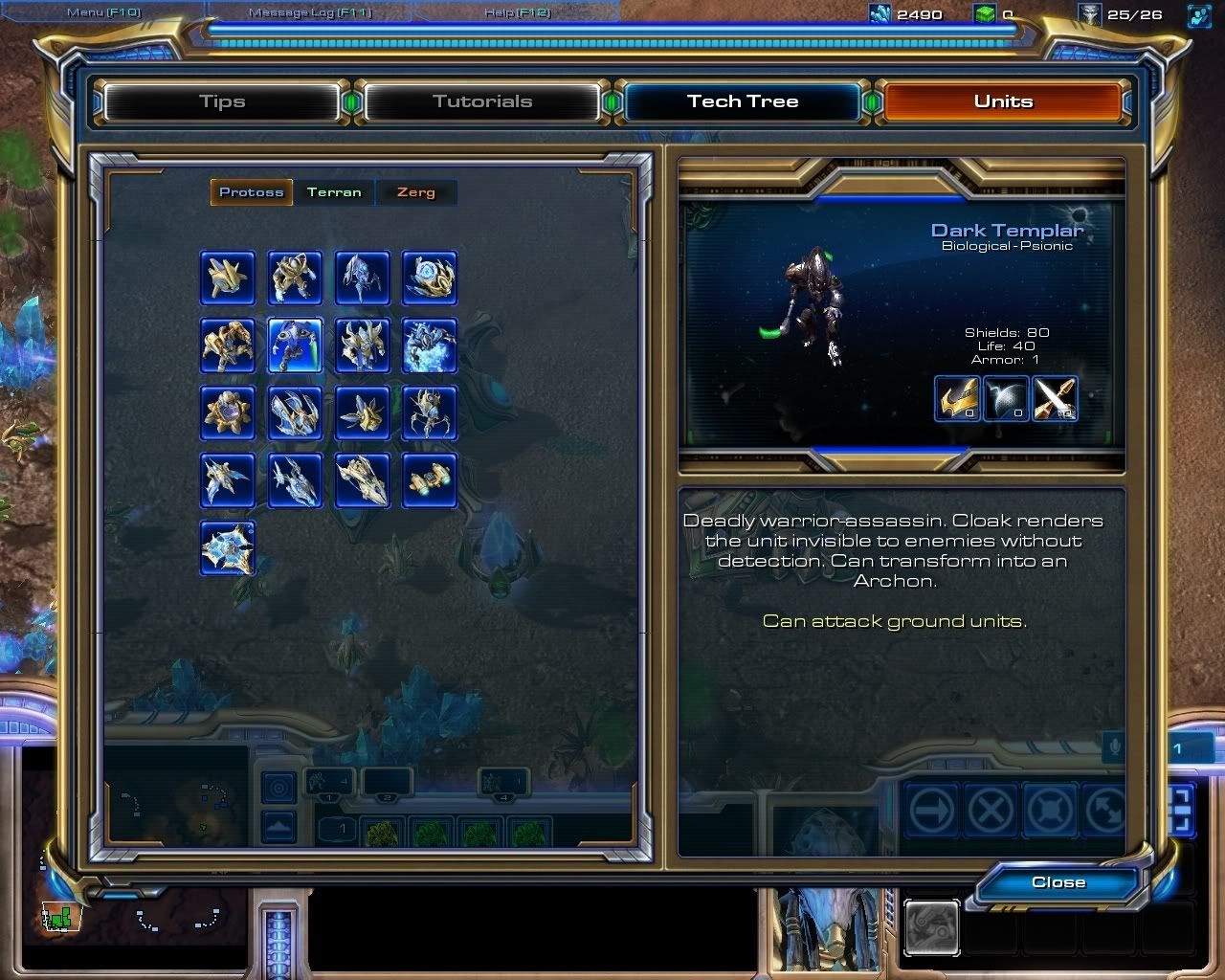Select the Mothership unit icon
1225x980 pixels.
[227, 548]
